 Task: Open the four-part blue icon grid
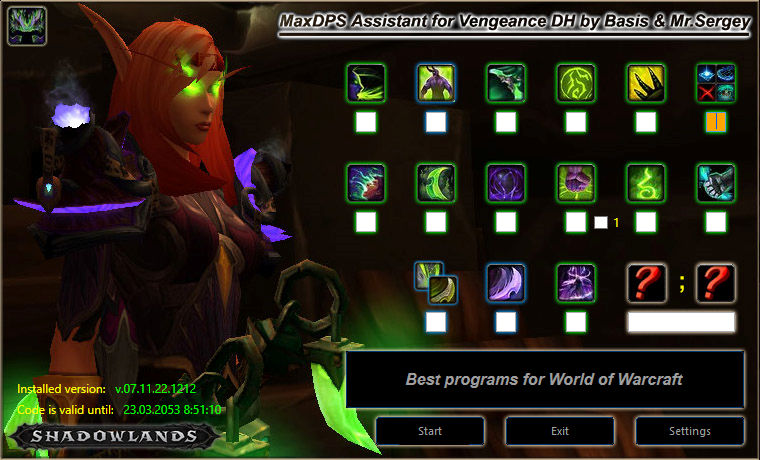coord(716,84)
